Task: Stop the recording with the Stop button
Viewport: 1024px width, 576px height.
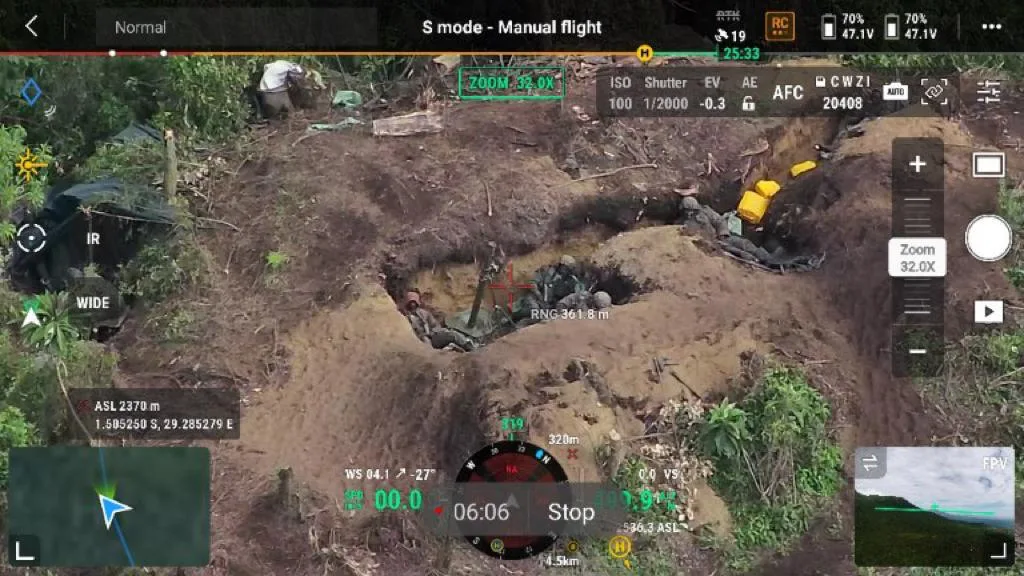Action: pos(571,513)
